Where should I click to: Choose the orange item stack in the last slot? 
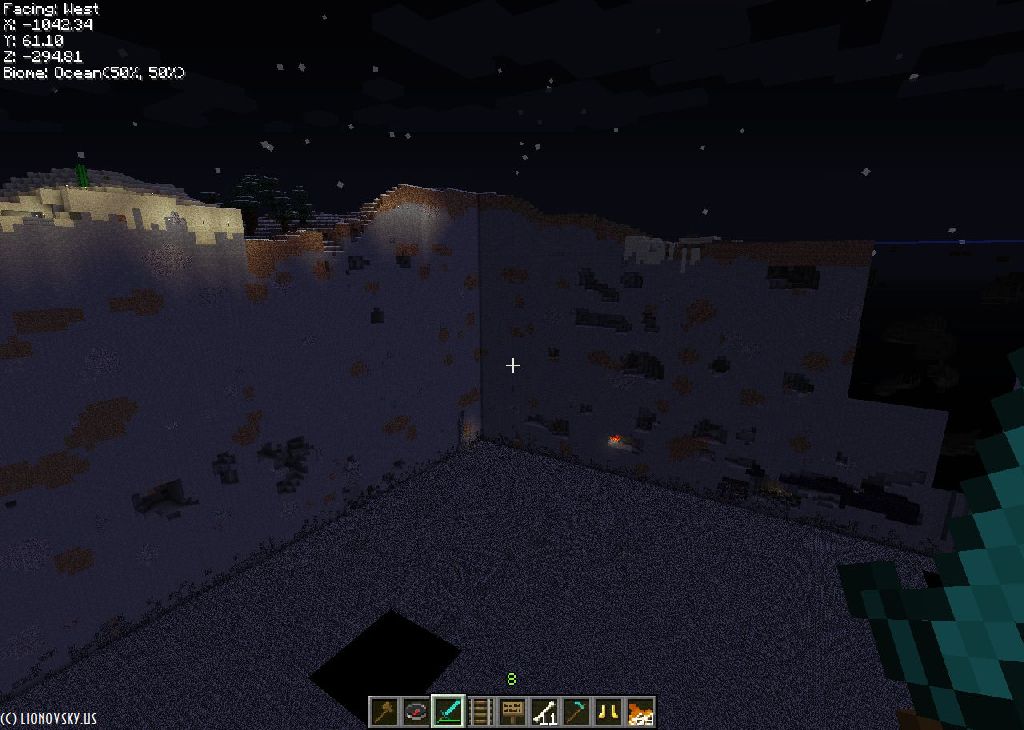pos(640,712)
